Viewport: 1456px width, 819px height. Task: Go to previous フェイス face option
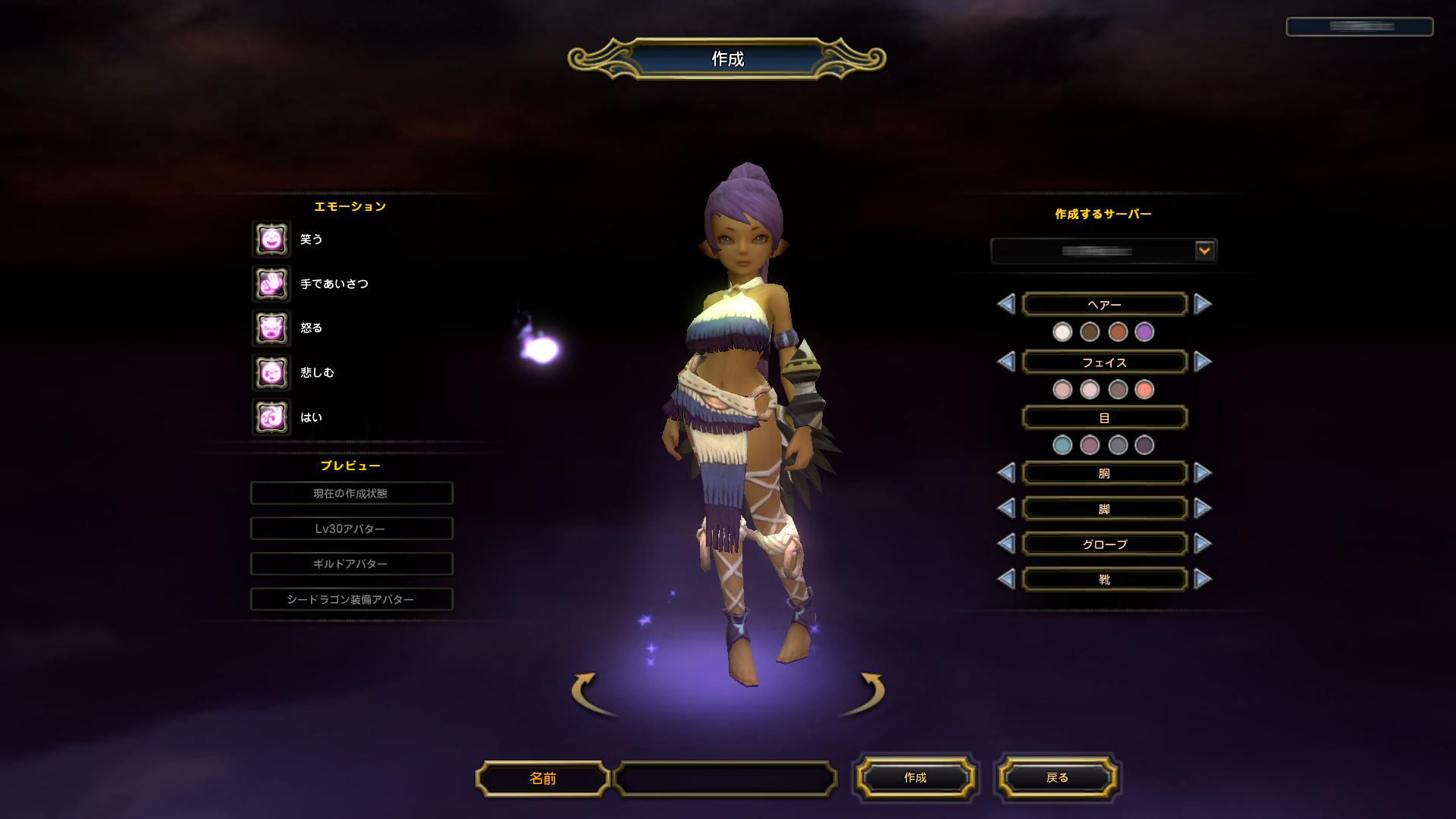coord(1006,362)
